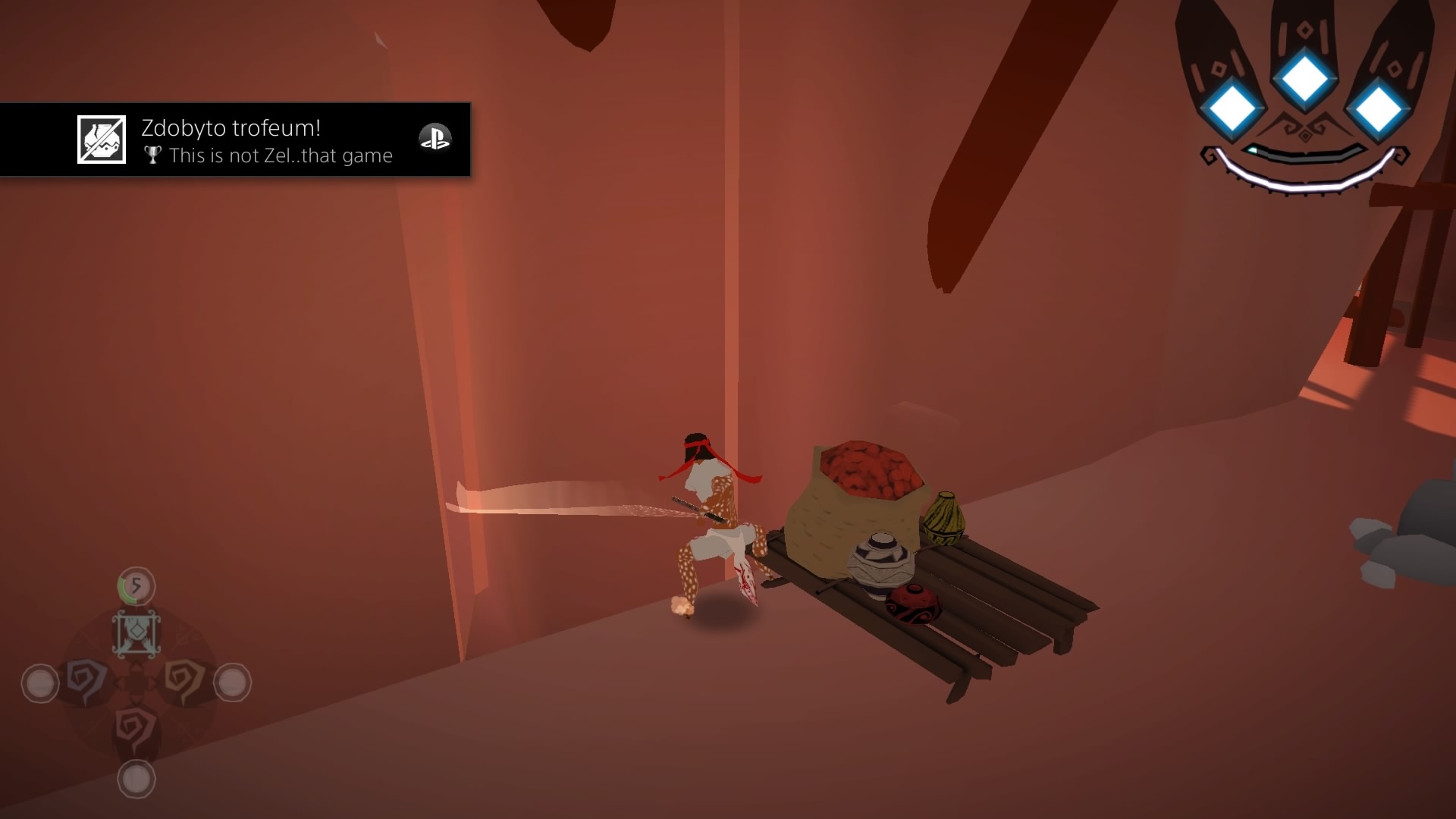Choose the purple spiral potion slot
The height and width of the screenshot is (819, 1456).
point(87,679)
